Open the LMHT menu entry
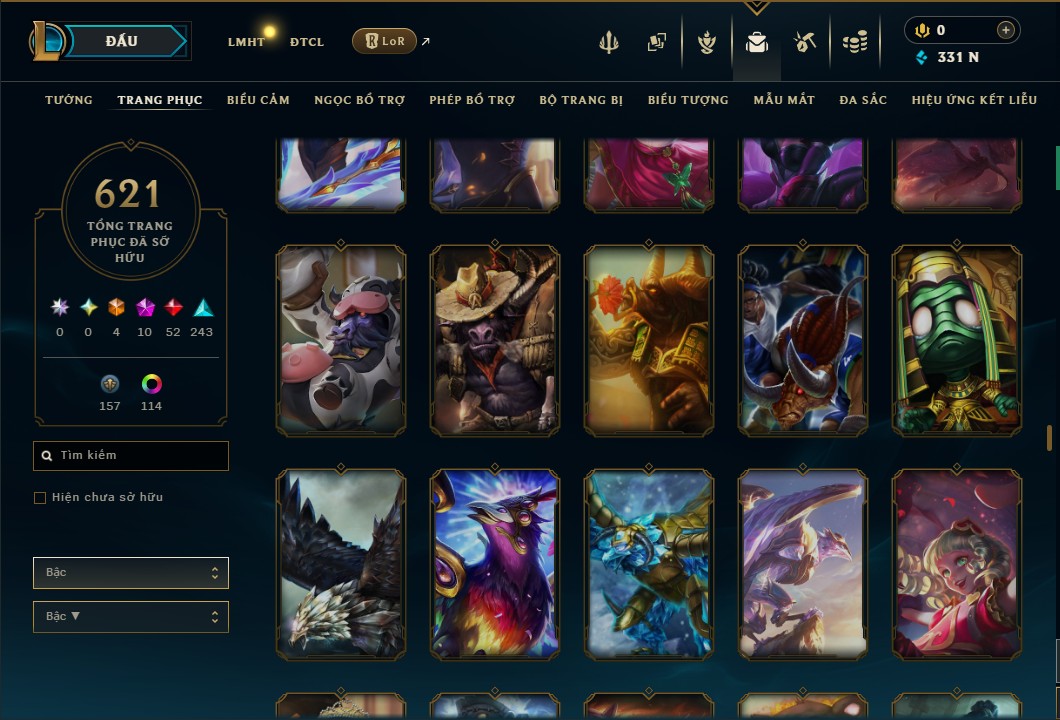Viewport: 1060px width, 720px height. [246, 42]
